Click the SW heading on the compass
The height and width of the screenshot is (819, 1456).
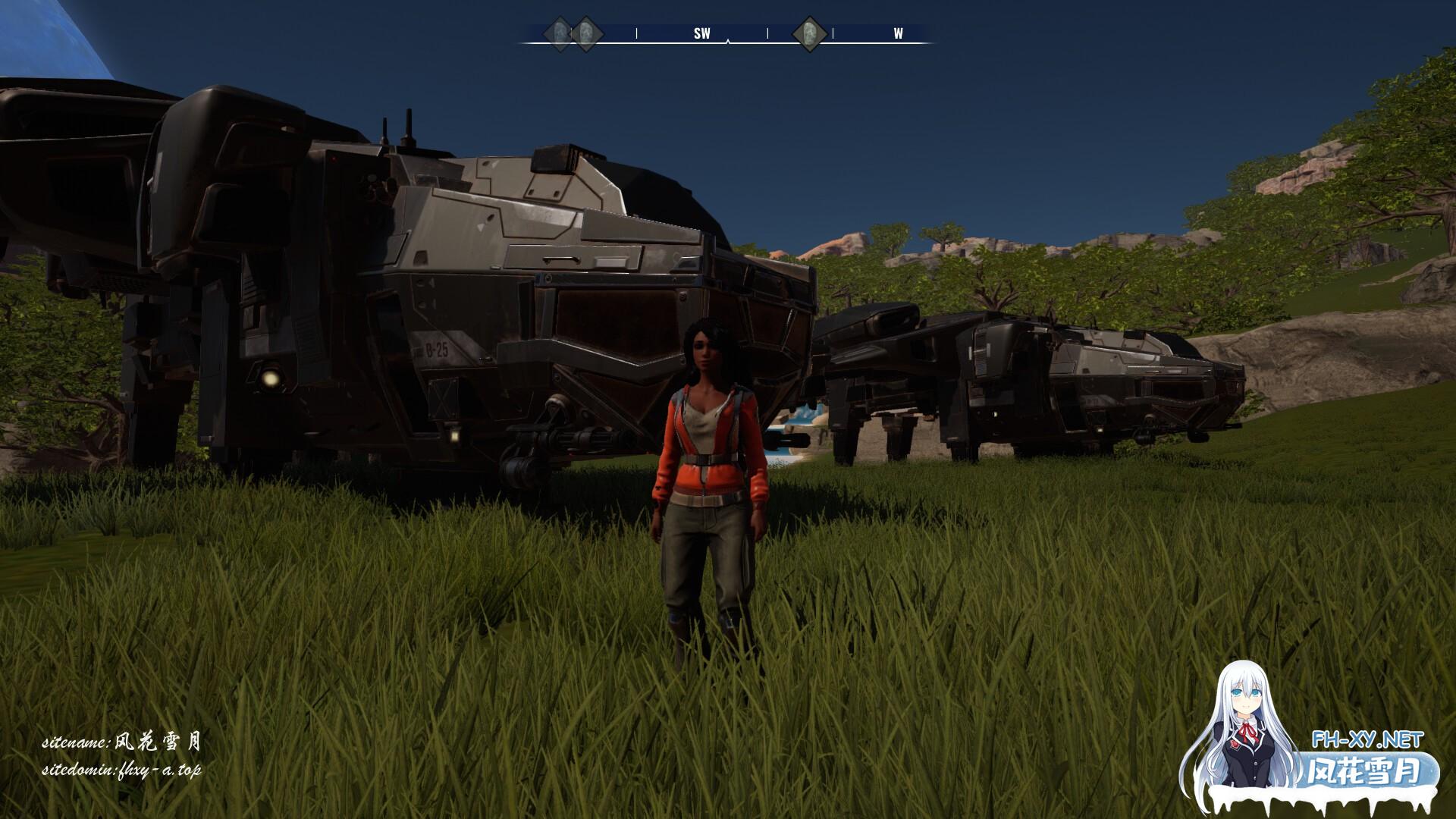pyautogui.click(x=702, y=34)
